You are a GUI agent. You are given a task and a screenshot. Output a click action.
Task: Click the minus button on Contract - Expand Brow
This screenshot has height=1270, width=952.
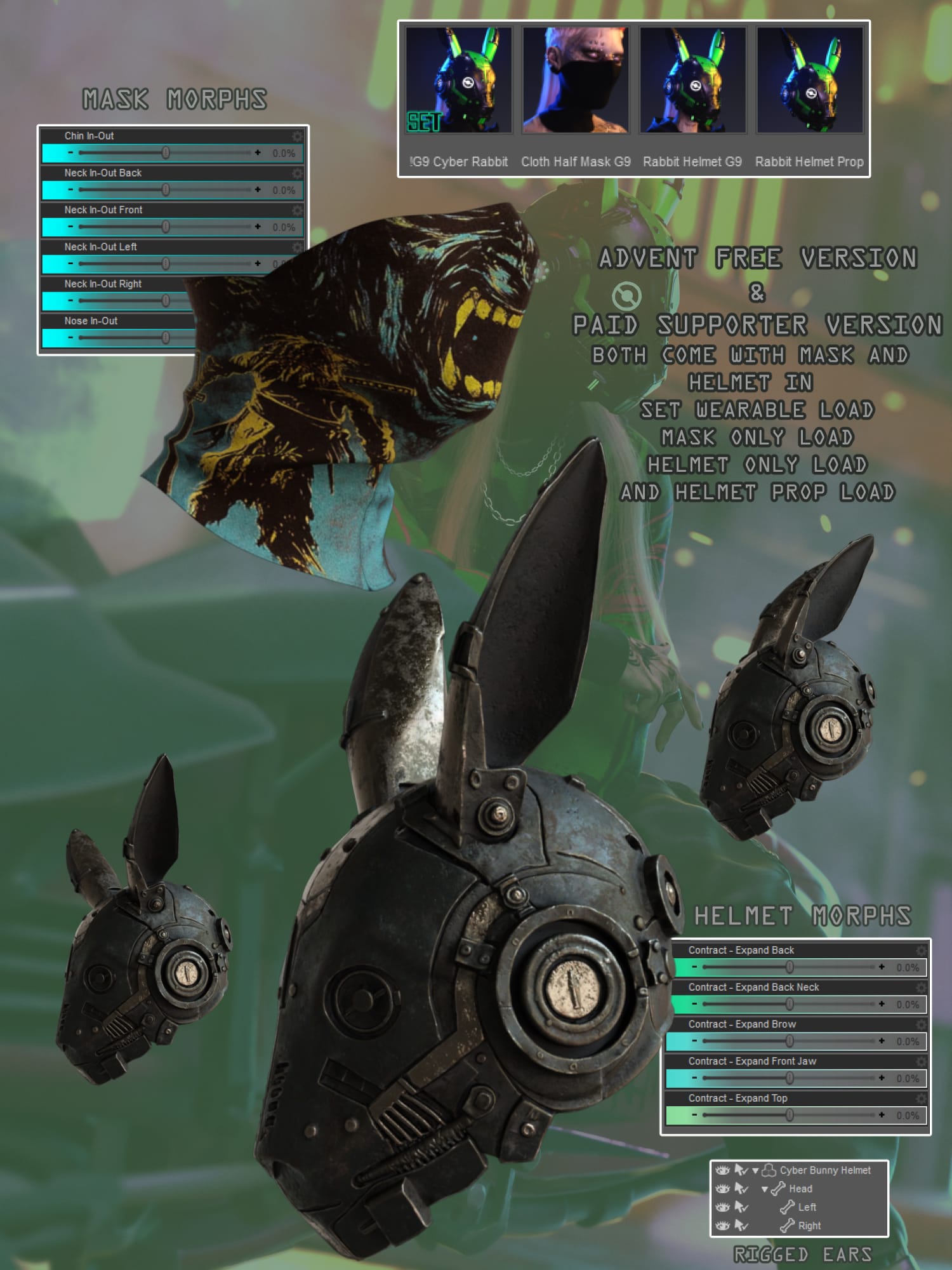click(694, 1041)
